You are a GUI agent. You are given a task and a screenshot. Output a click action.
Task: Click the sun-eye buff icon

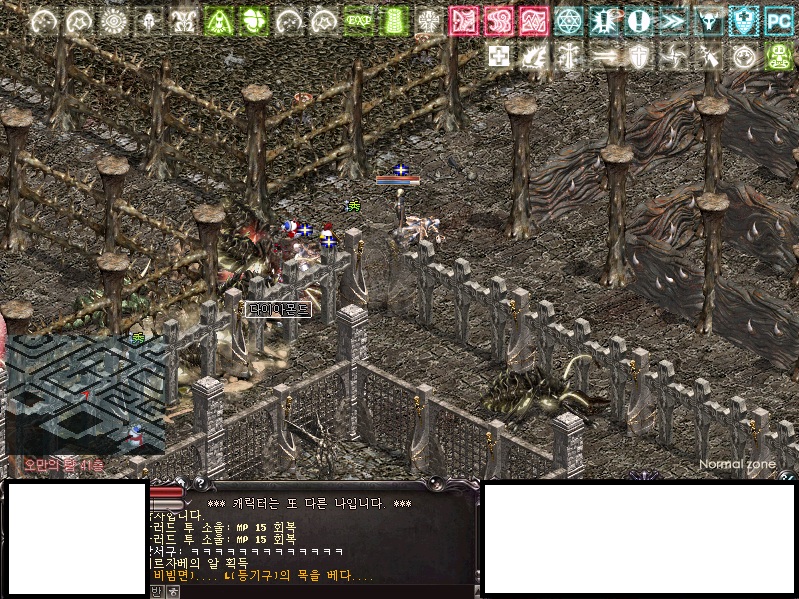point(114,21)
